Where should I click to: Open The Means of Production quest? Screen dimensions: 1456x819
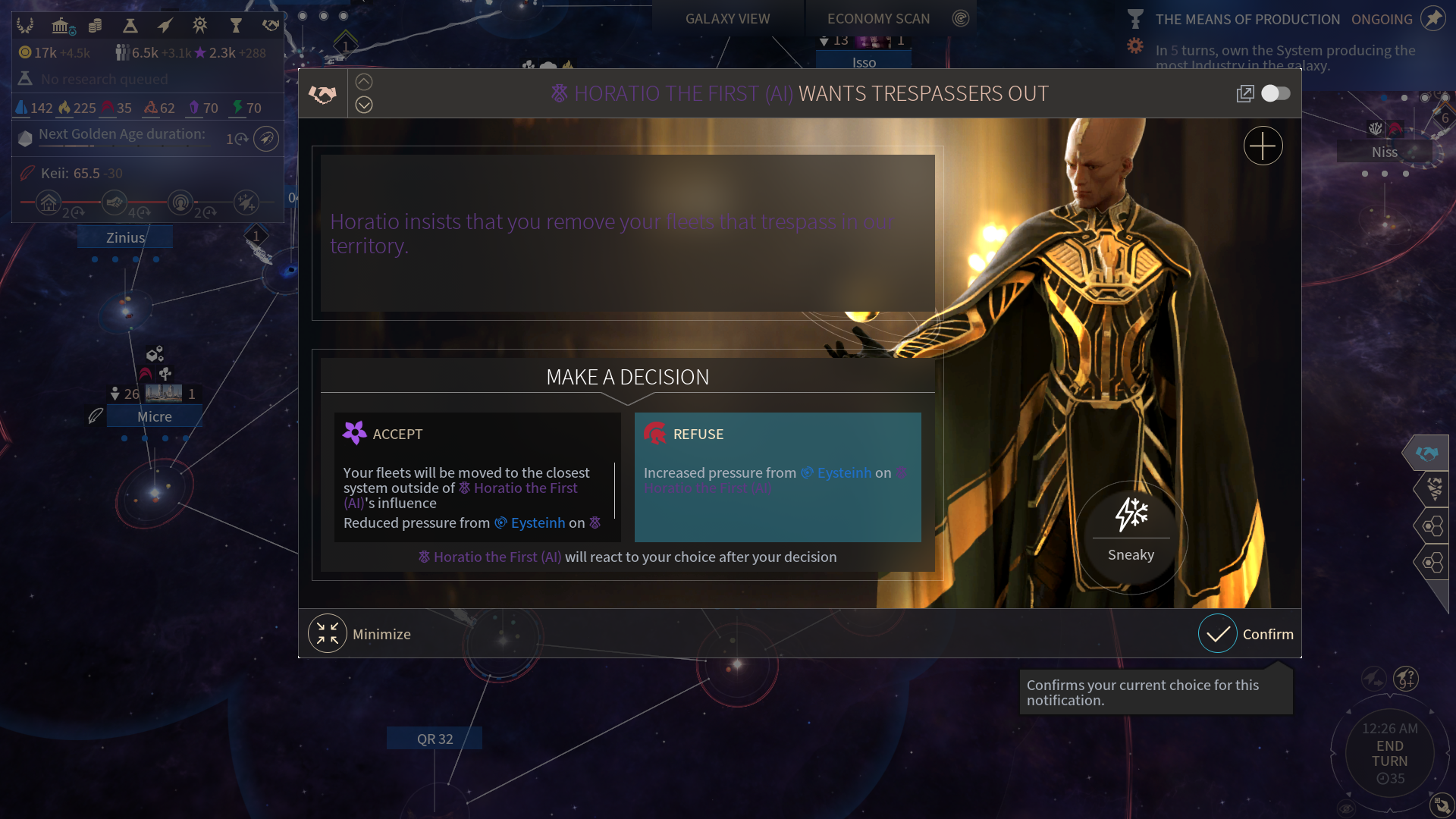point(1247,20)
